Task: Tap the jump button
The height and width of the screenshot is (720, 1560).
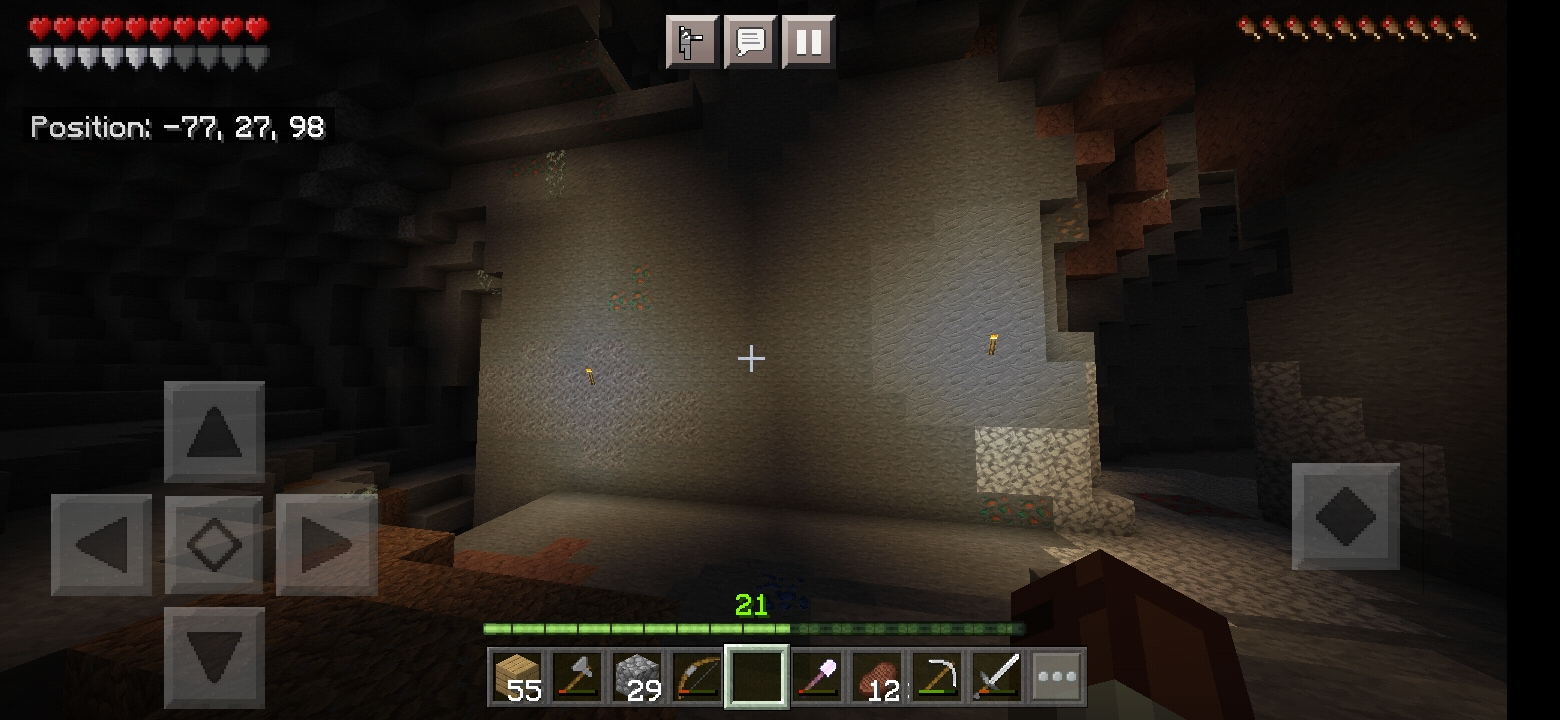Action: 1345,516
